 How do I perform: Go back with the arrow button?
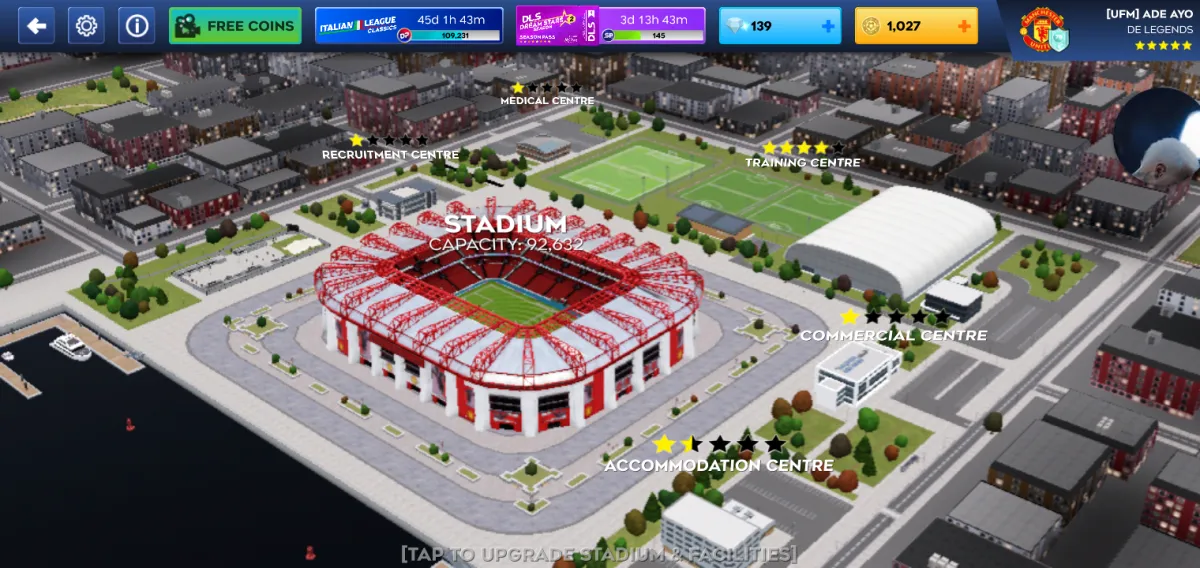pos(36,26)
